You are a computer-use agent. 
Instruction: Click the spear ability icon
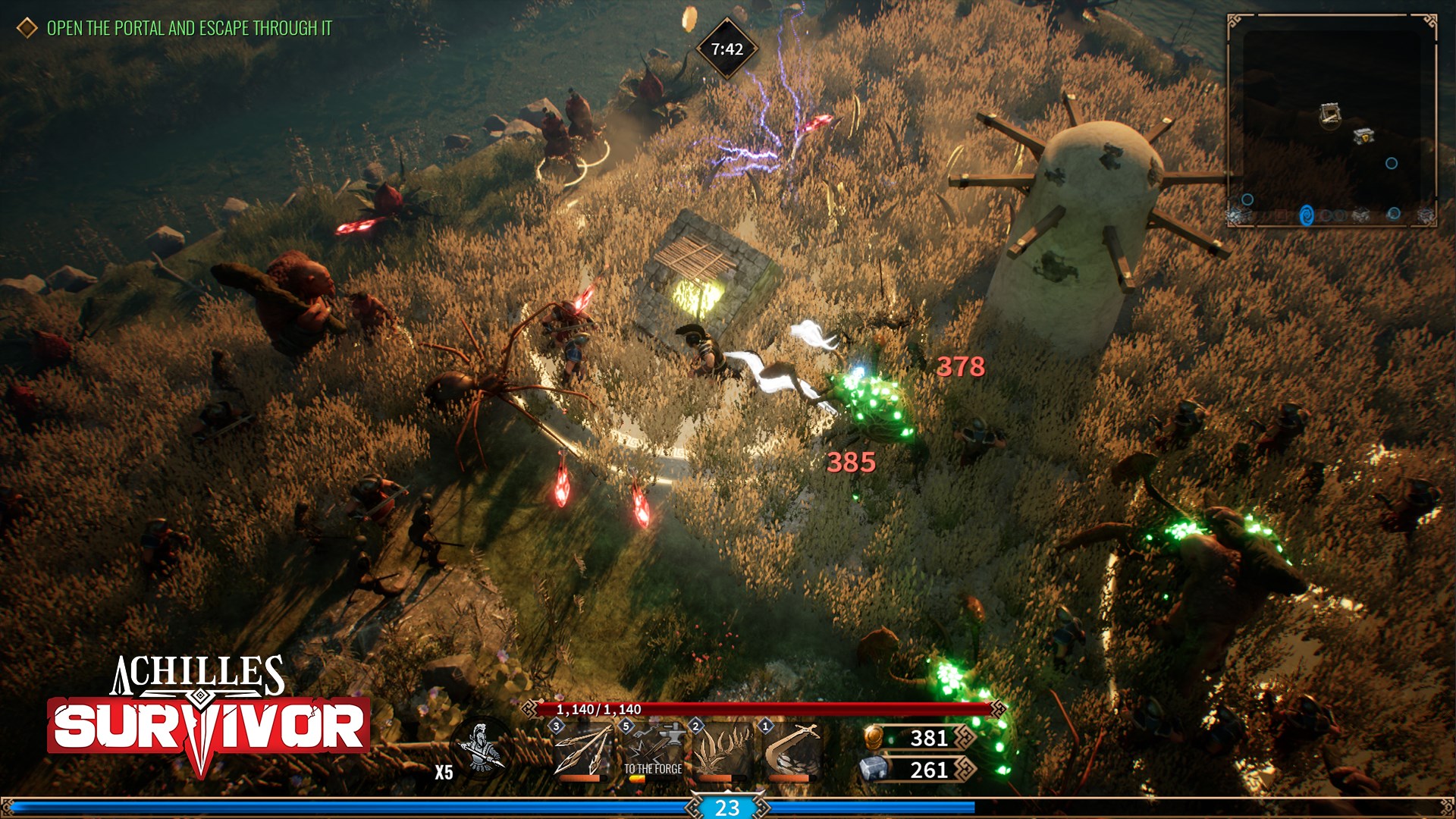pos(582,749)
